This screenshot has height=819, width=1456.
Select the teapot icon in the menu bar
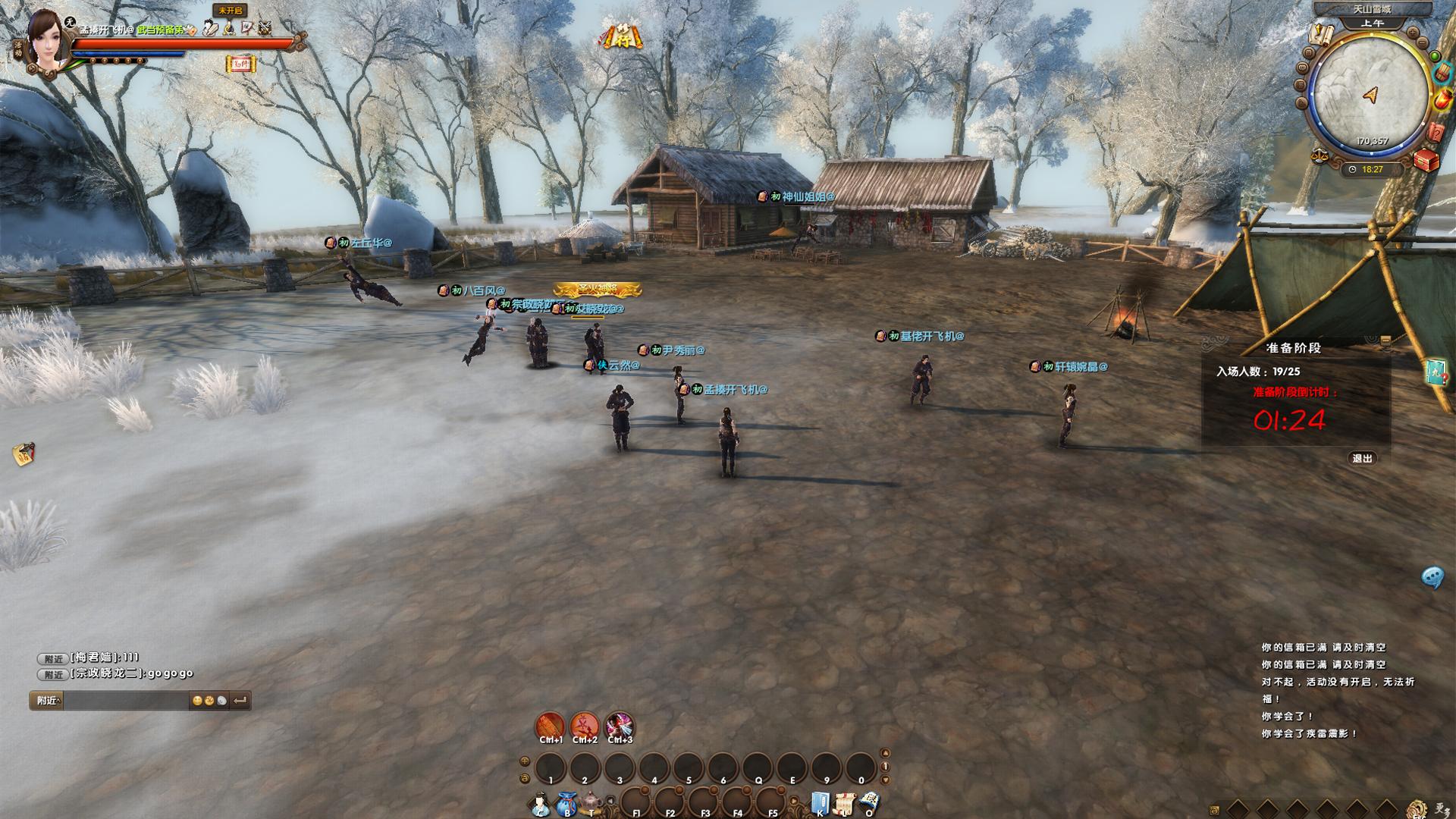point(592,802)
